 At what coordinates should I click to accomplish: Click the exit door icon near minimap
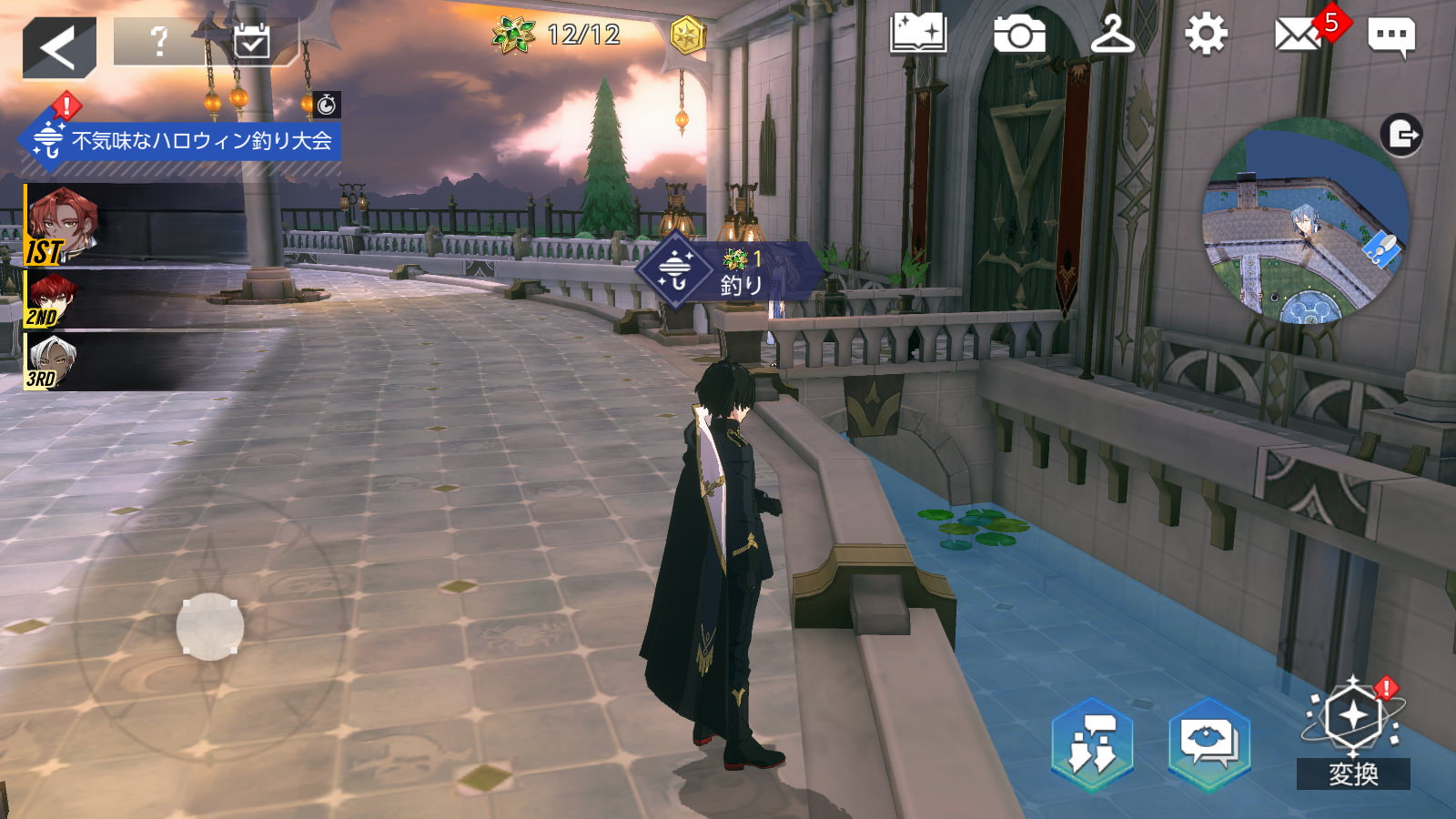1401,136
